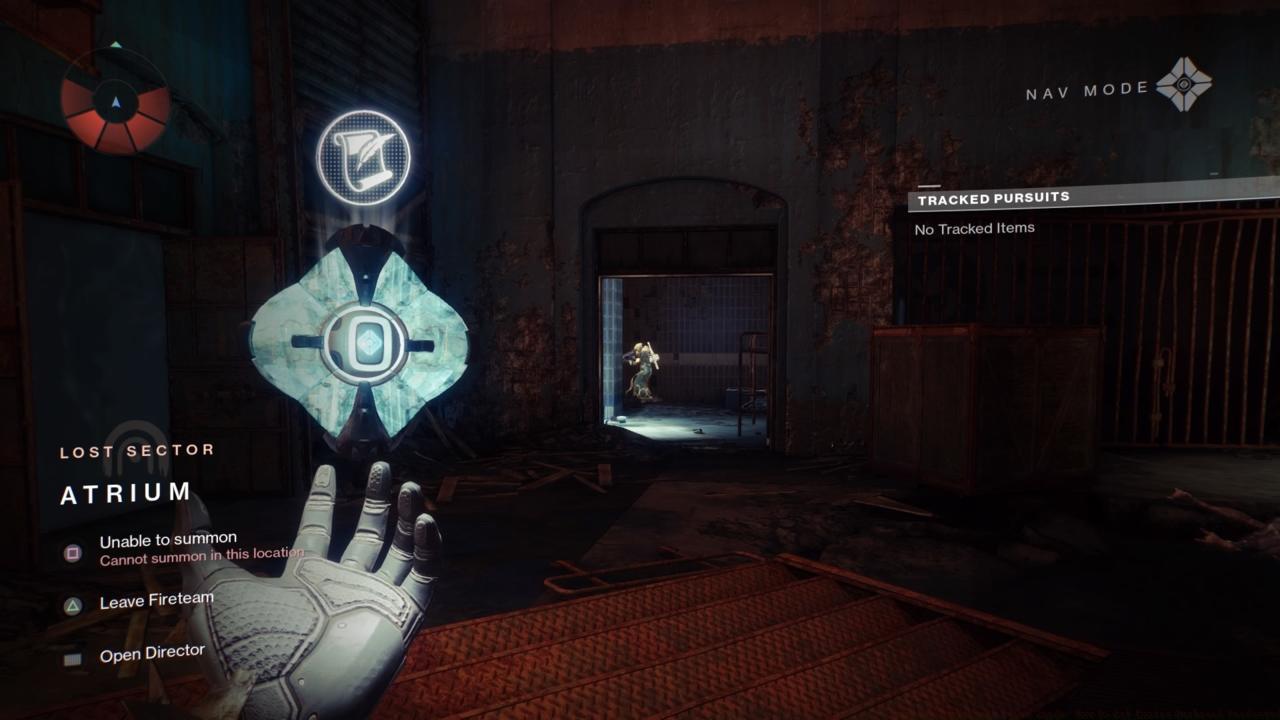
Task: Choose the Leave Fireteam option
Action: coord(156,601)
